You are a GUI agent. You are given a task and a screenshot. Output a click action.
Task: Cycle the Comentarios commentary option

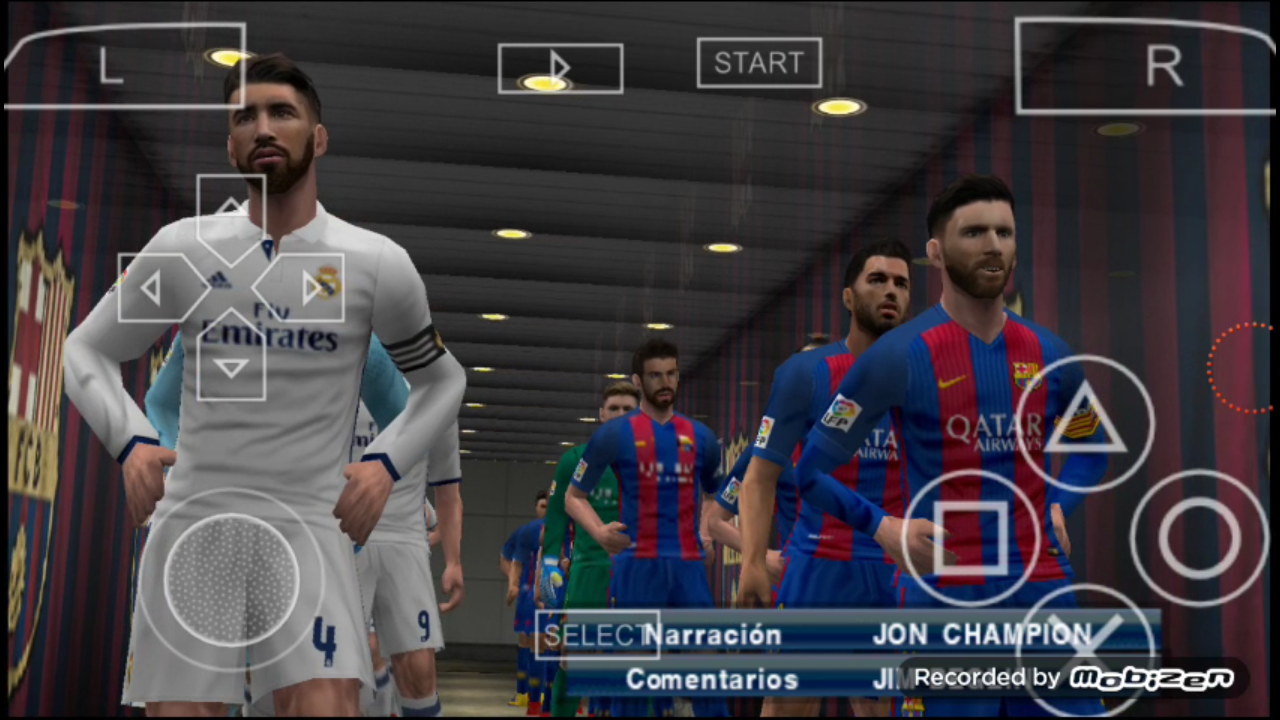click(711, 678)
